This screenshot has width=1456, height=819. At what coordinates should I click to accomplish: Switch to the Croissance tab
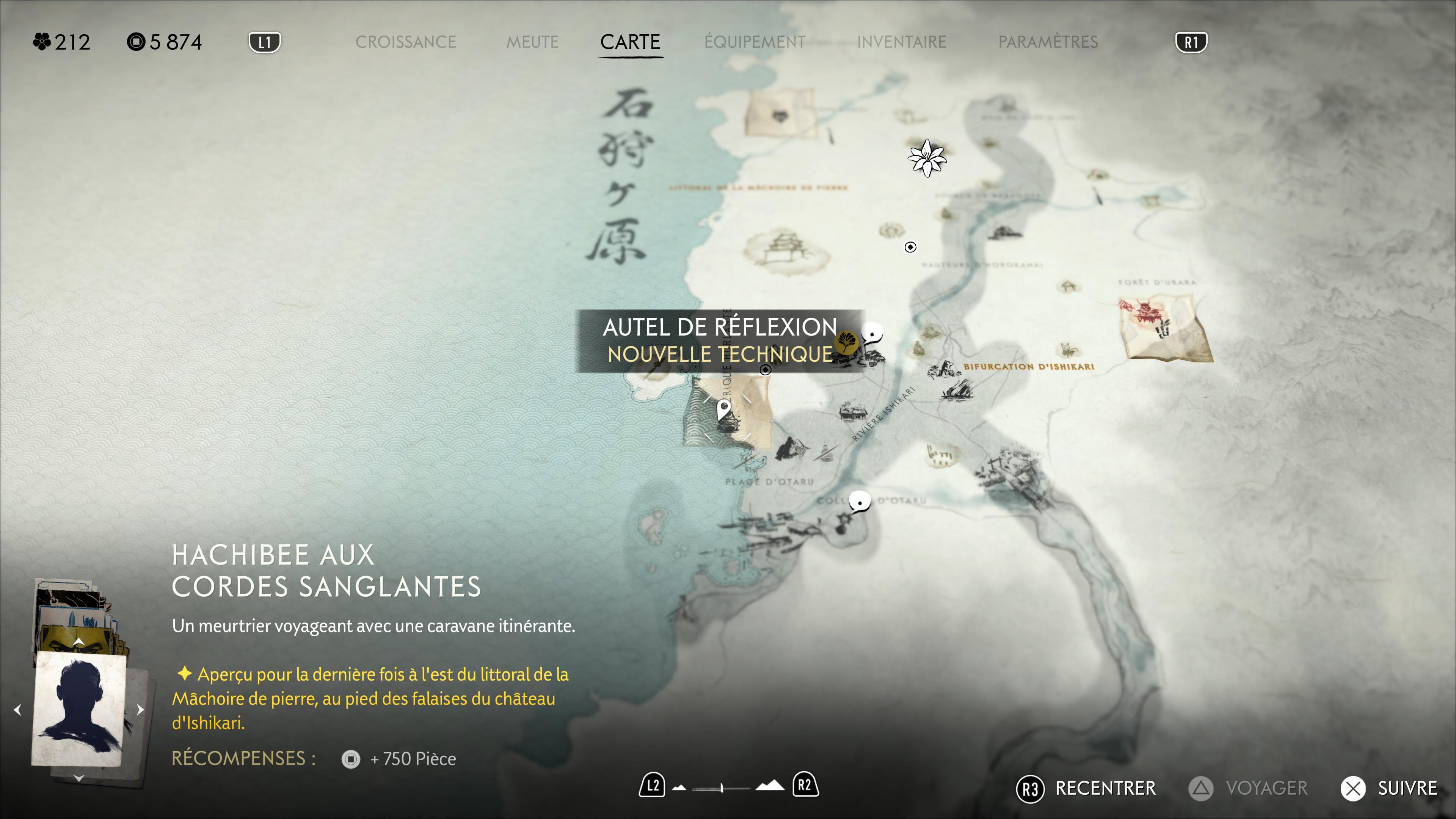(x=405, y=42)
